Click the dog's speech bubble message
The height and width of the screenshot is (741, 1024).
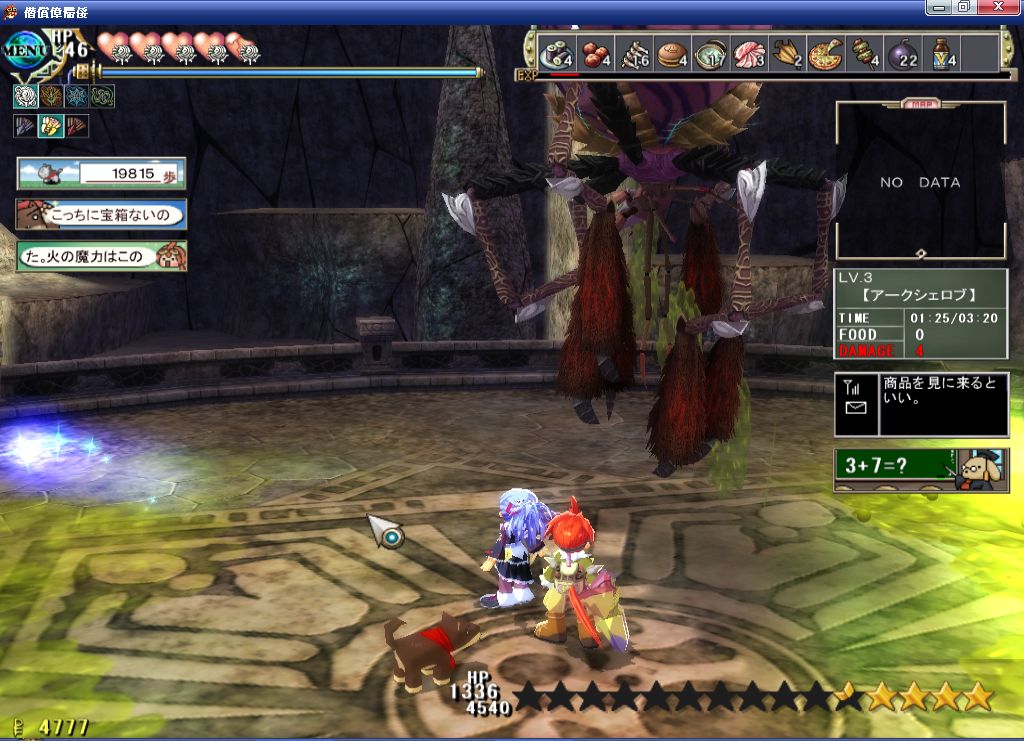[101, 215]
